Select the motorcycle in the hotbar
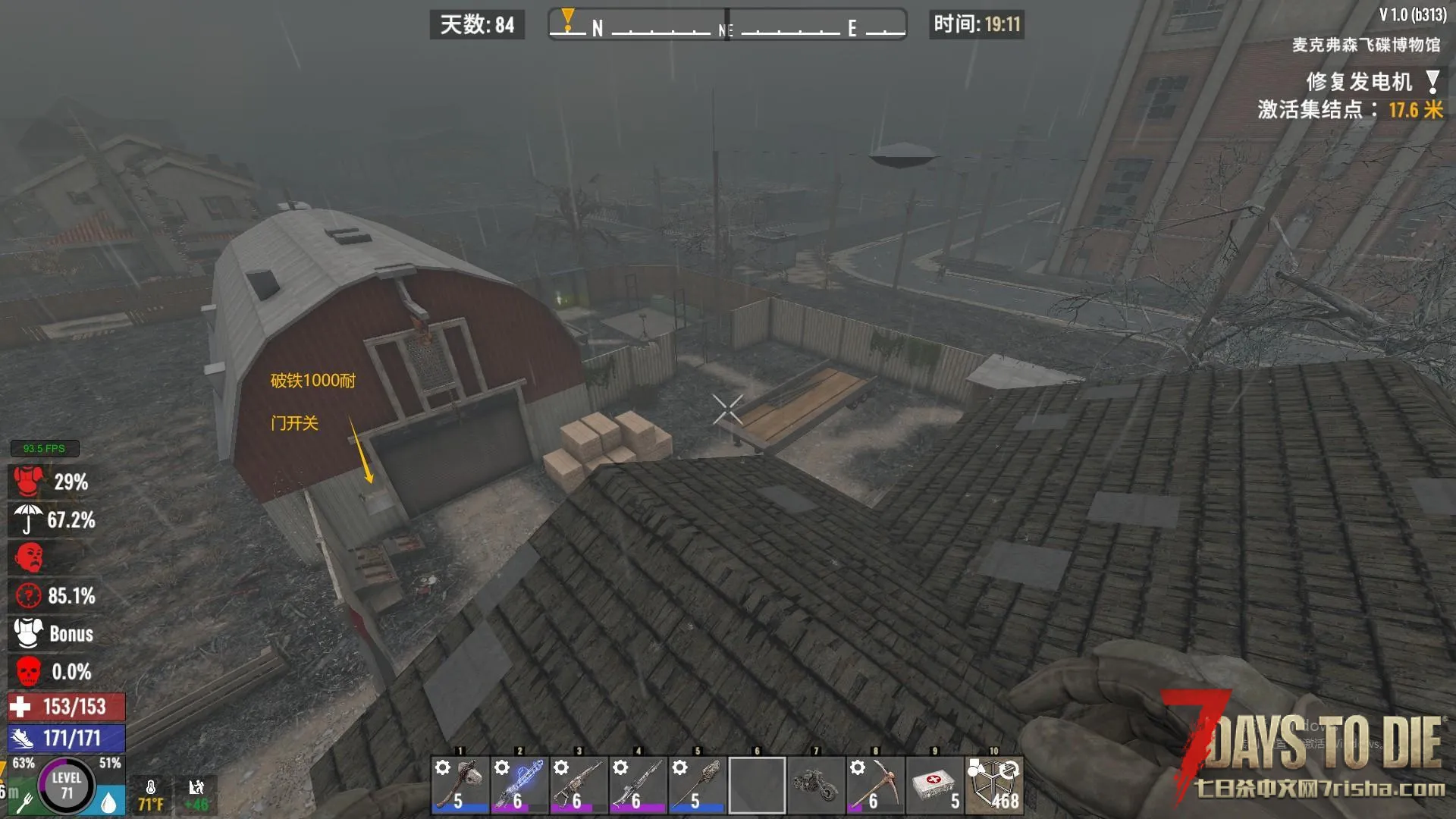Viewport: 1456px width, 819px height. (x=816, y=785)
